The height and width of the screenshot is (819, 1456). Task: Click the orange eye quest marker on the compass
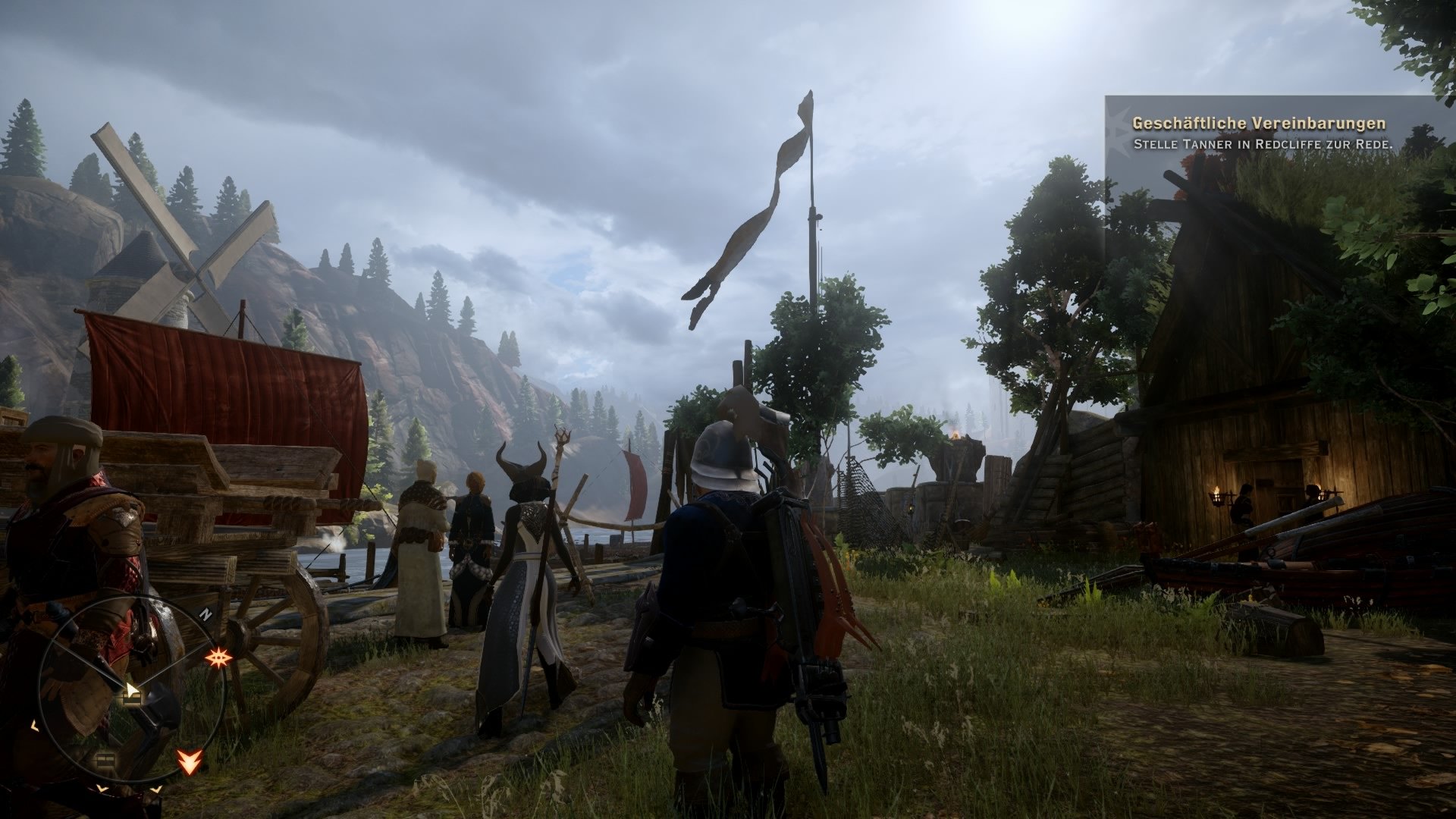point(218,657)
